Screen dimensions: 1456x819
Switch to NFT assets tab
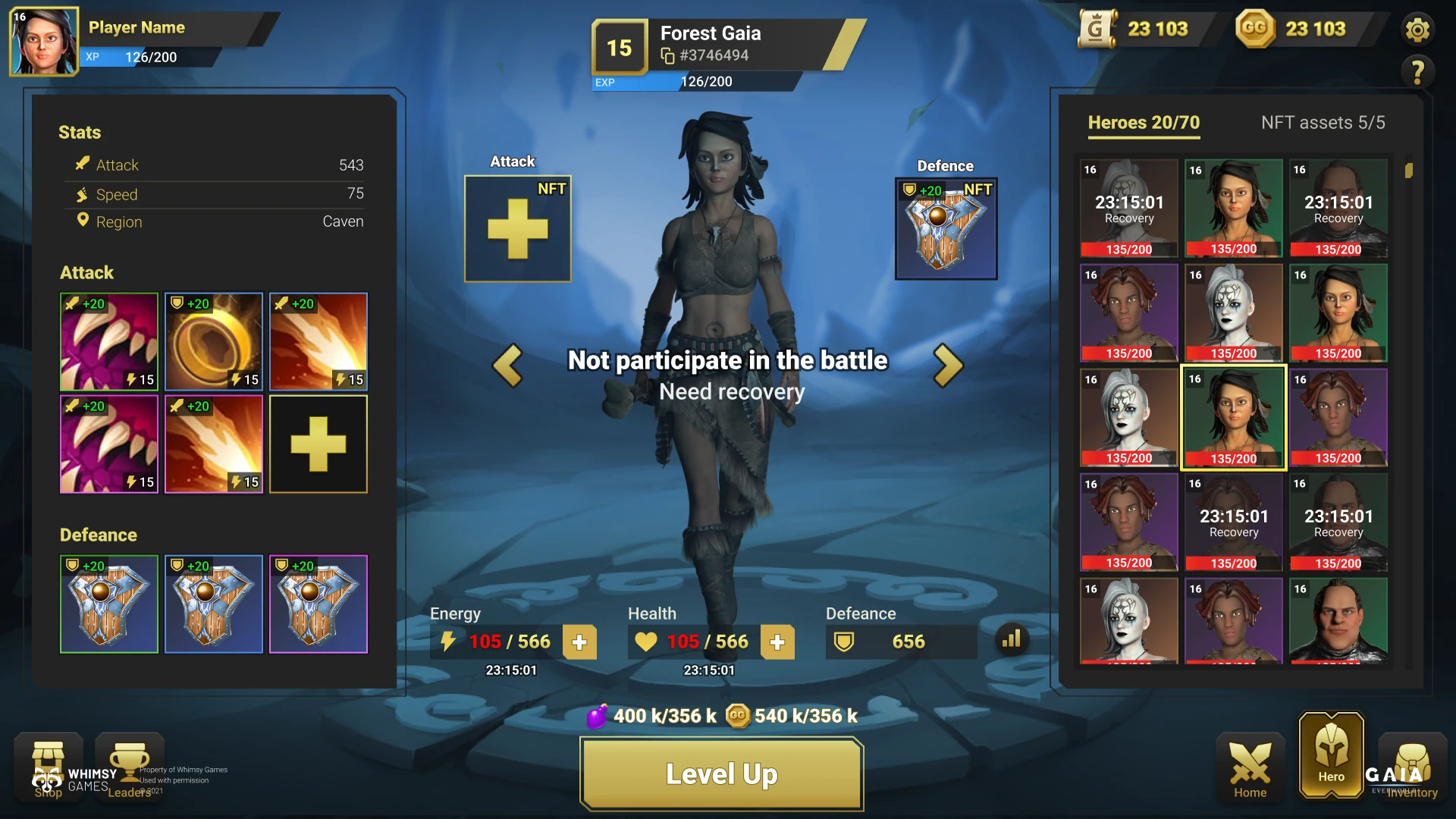[x=1323, y=123]
